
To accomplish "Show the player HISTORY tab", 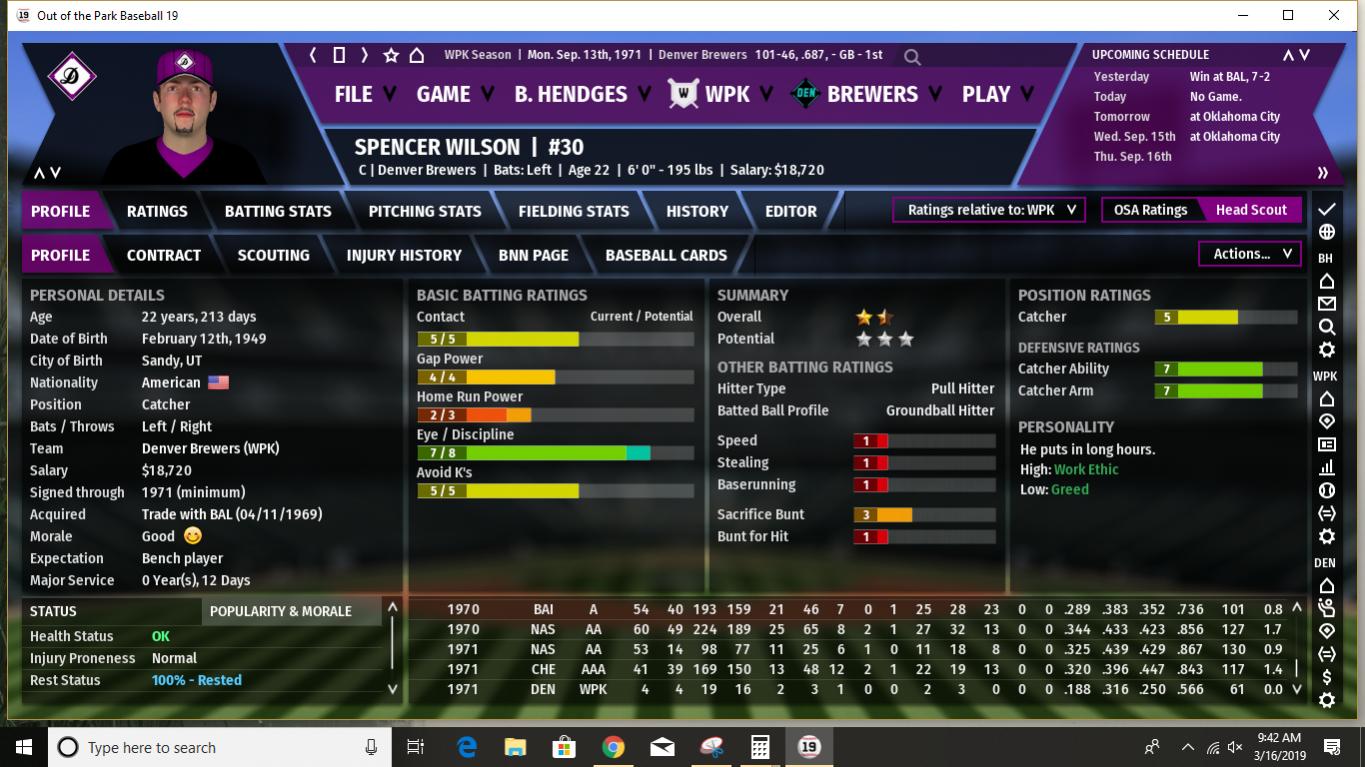I will point(697,211).
